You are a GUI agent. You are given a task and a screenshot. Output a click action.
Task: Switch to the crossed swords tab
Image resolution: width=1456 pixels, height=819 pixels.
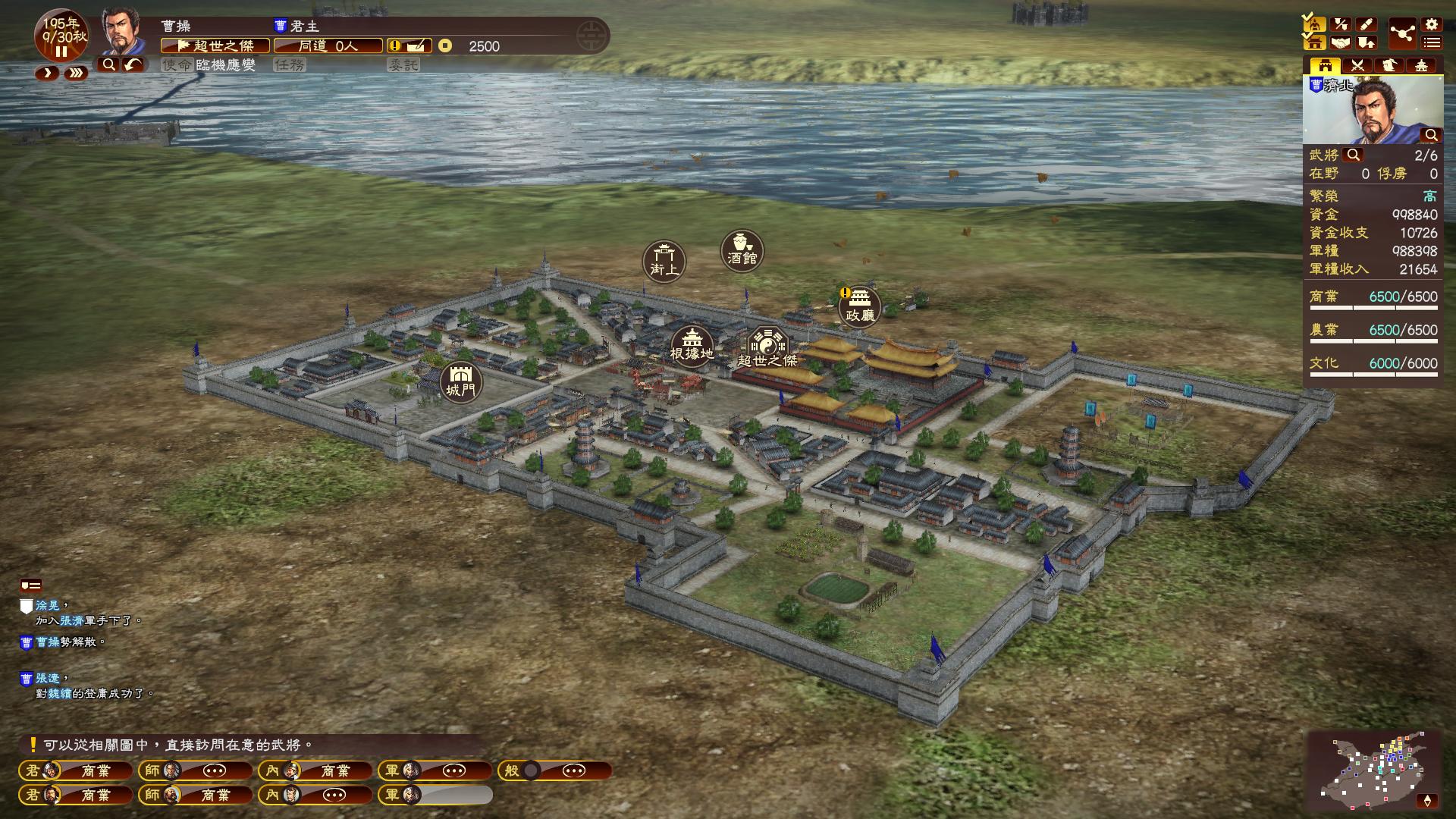[1357, 66]
